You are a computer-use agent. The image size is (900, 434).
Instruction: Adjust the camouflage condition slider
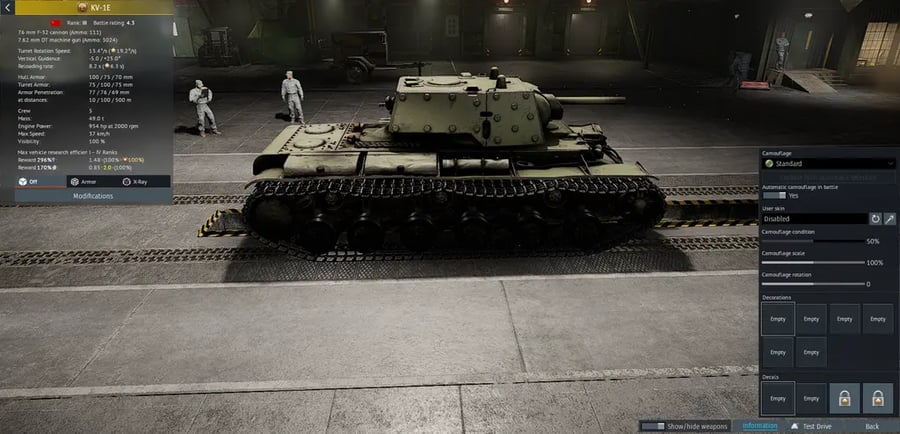810,241
